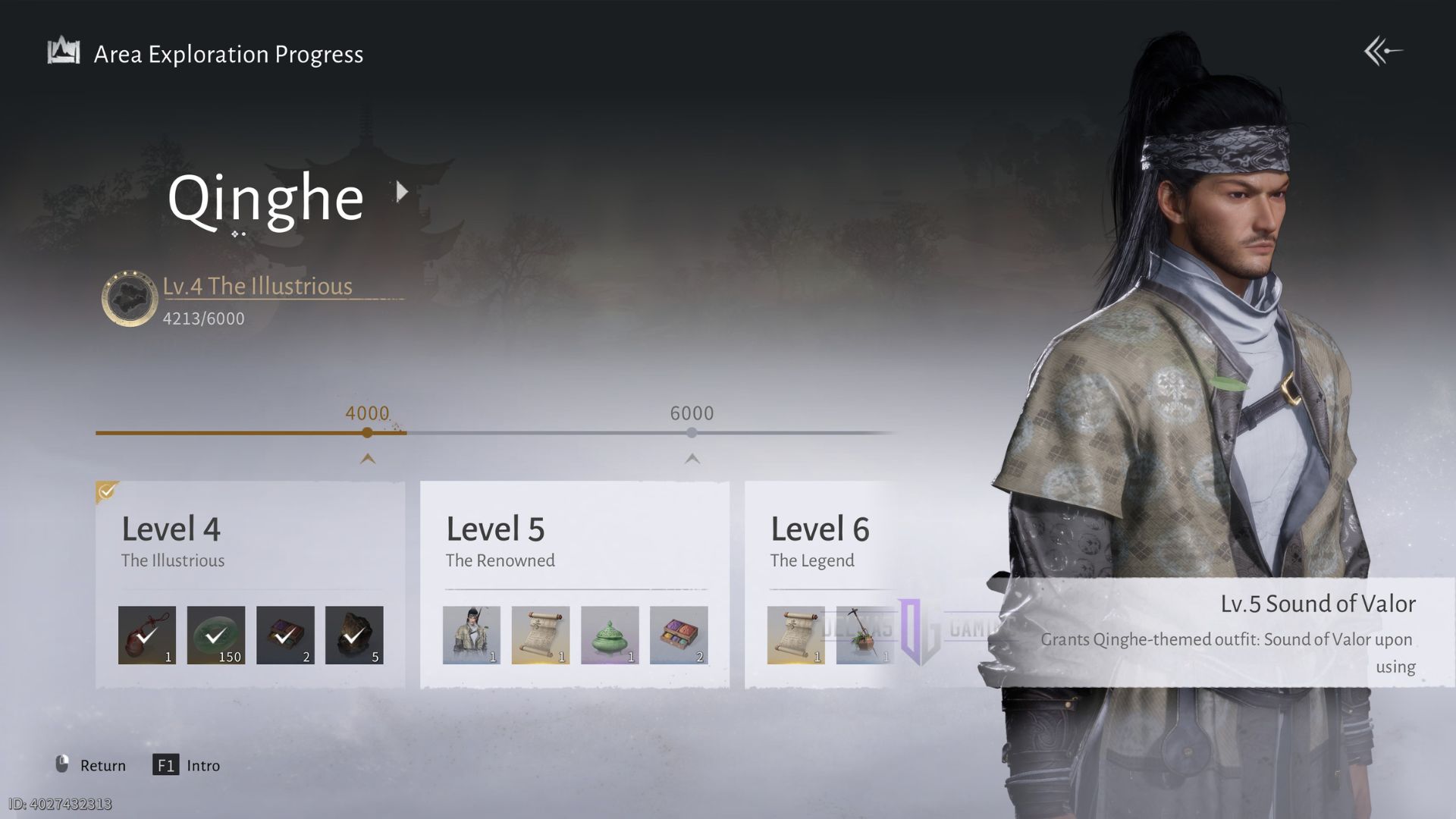Click the chevron under the 4000 milestone
Viewport: 1456px width, 819px height.
367,459
